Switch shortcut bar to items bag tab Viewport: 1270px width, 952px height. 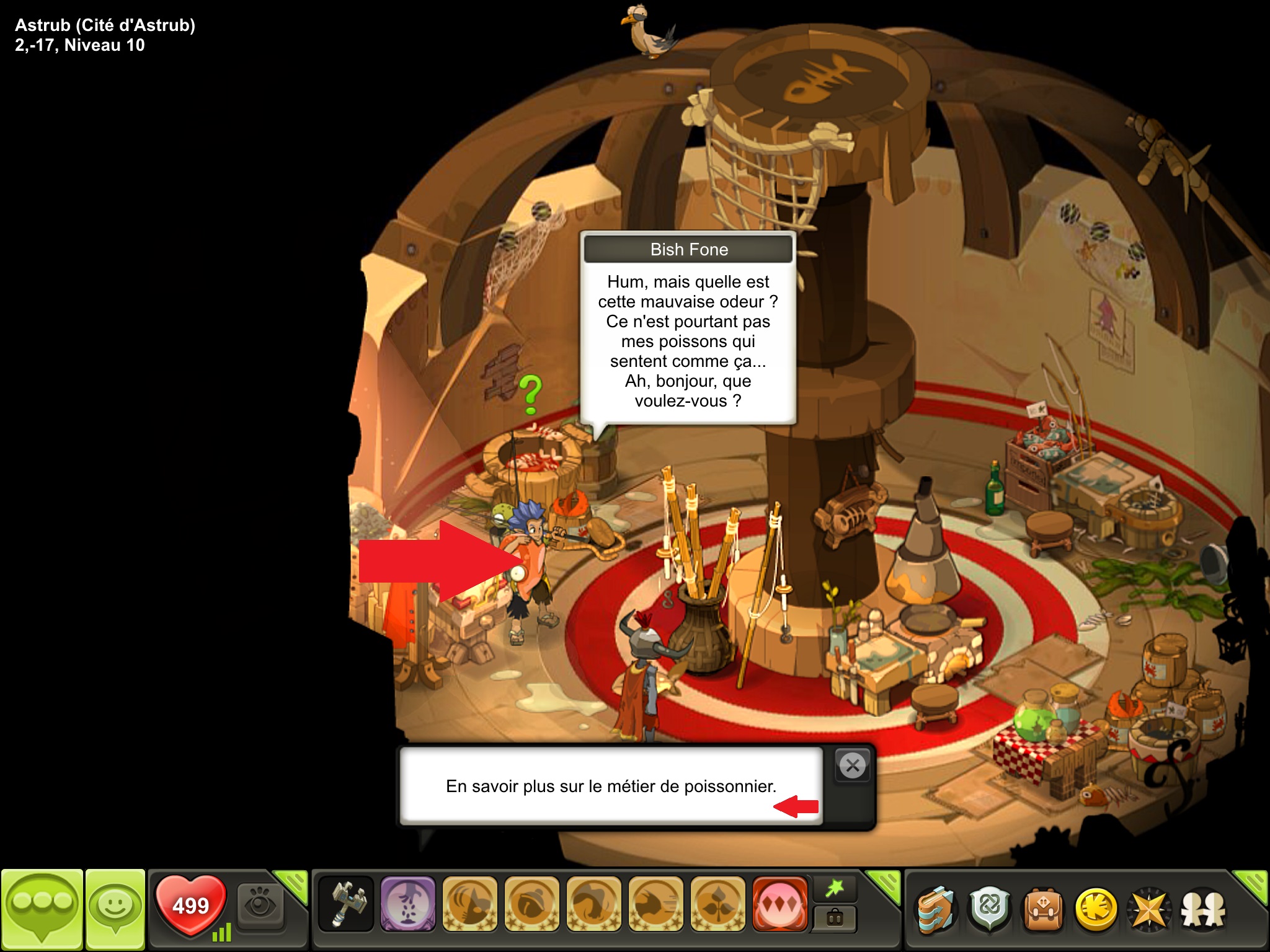point(835,918)
